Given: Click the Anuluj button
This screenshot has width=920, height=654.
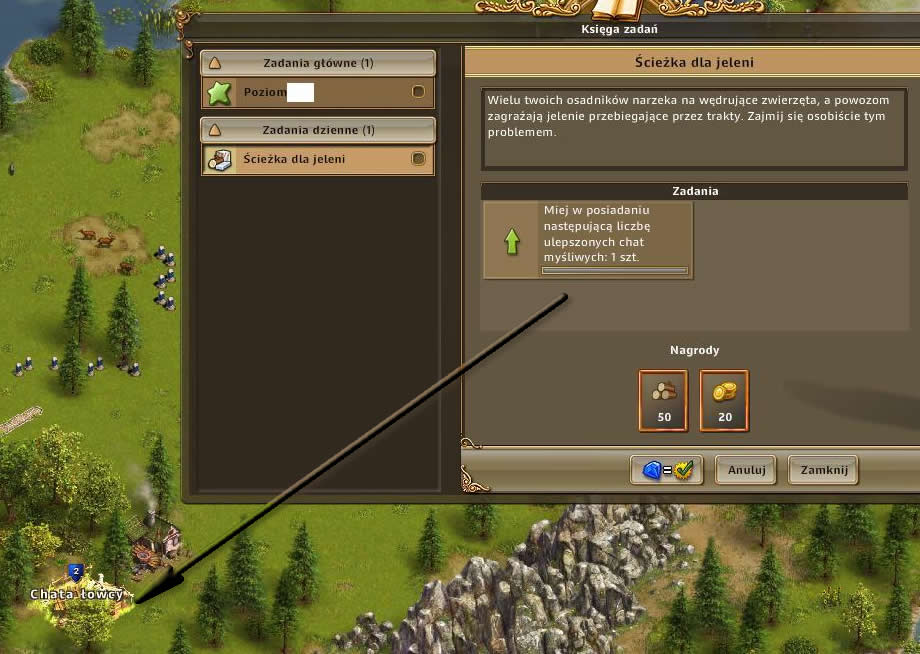Looking at the screenshot, I should click(x=746, y=469).
